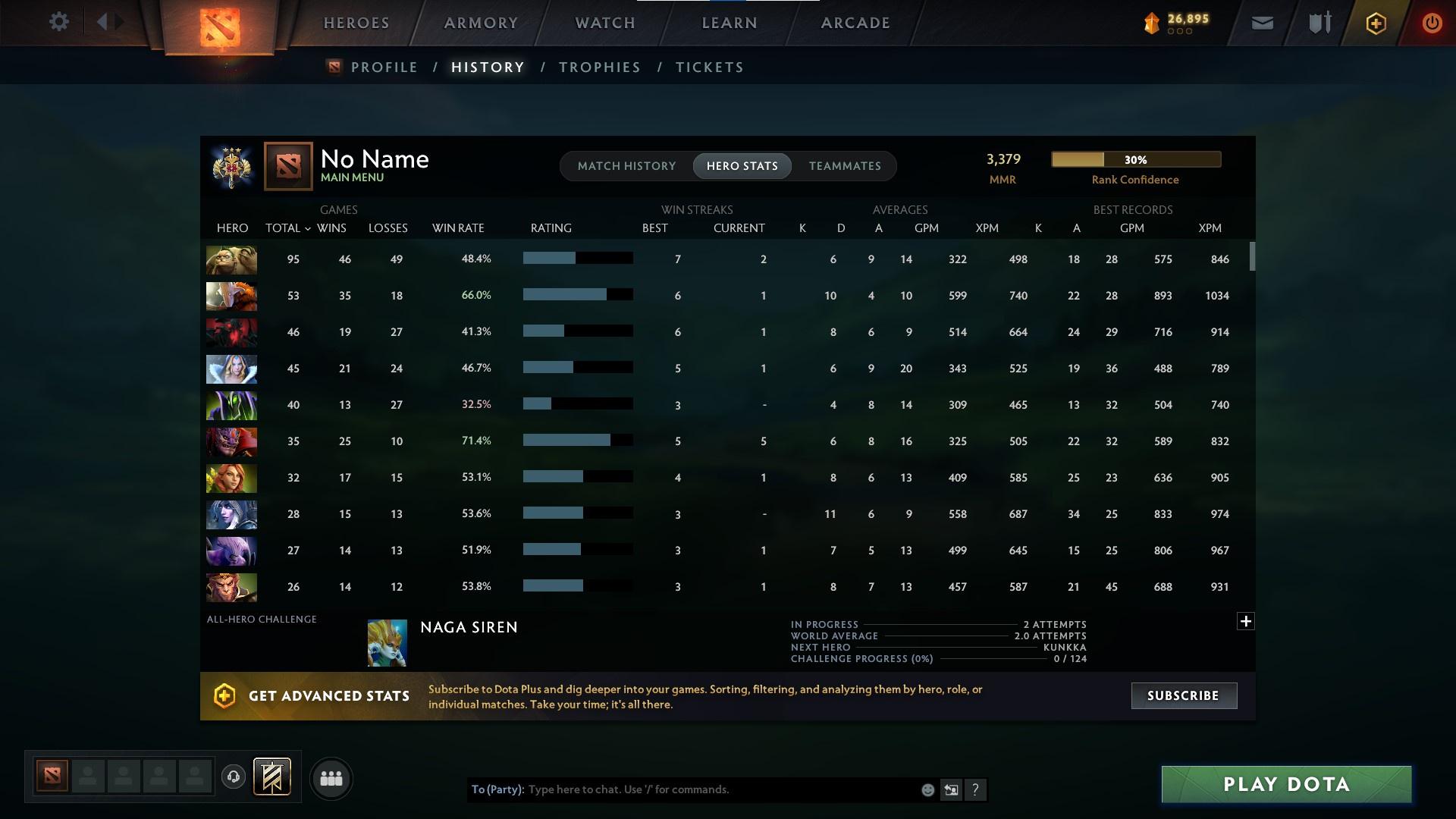Switch to the TEAMMATES view
This screenshot has width=1456, height=819.
point(844,165)
